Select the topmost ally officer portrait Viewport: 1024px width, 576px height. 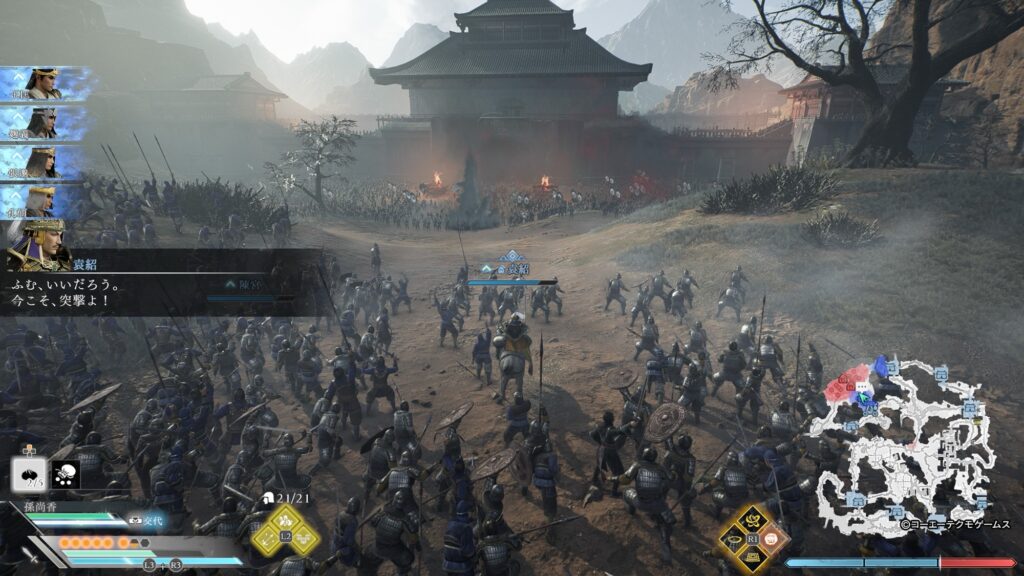40,82
